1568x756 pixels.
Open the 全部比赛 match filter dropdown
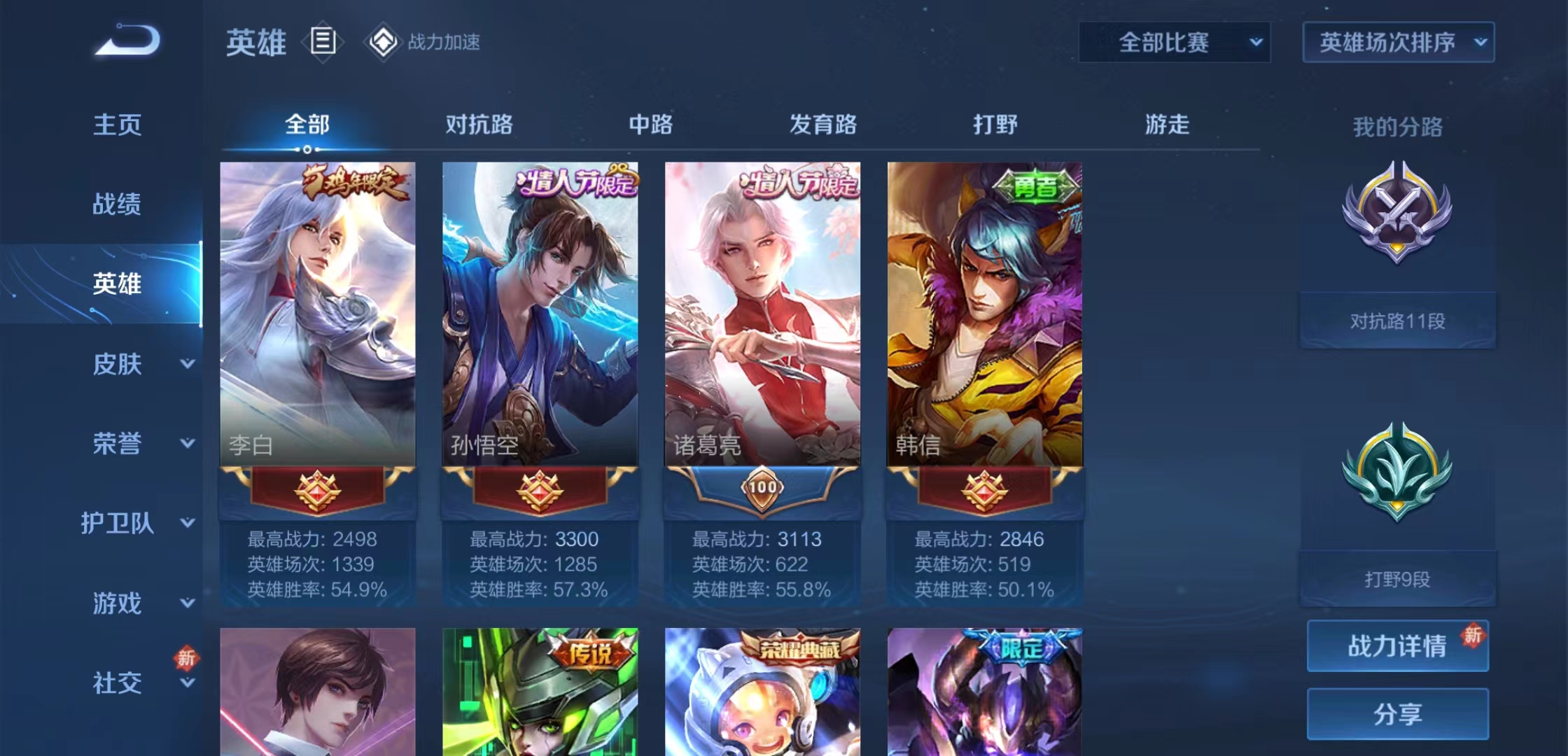pos(1173,42)
